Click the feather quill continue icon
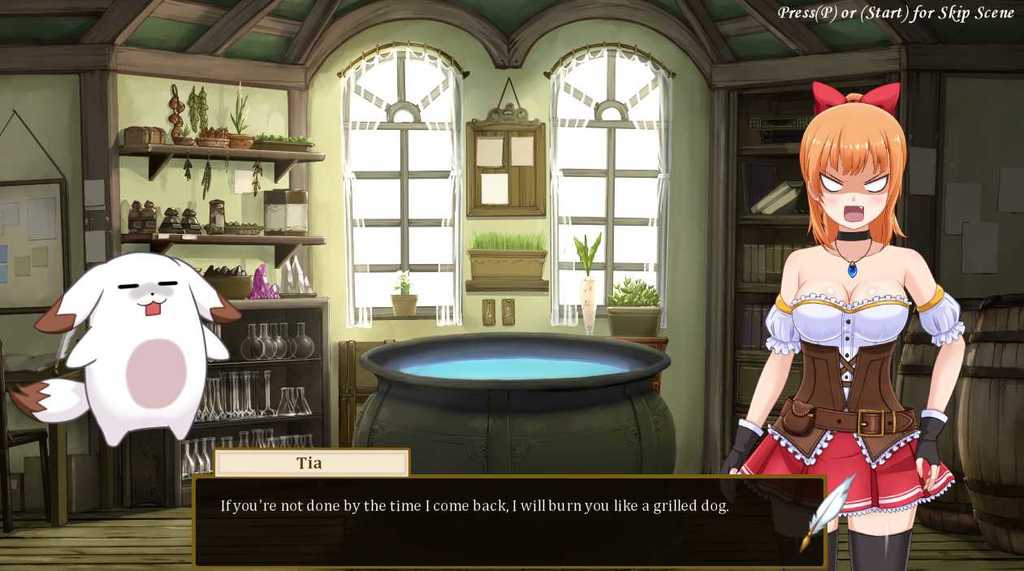This screenshot has width=1024, height=571. click(x=824, y=511)
